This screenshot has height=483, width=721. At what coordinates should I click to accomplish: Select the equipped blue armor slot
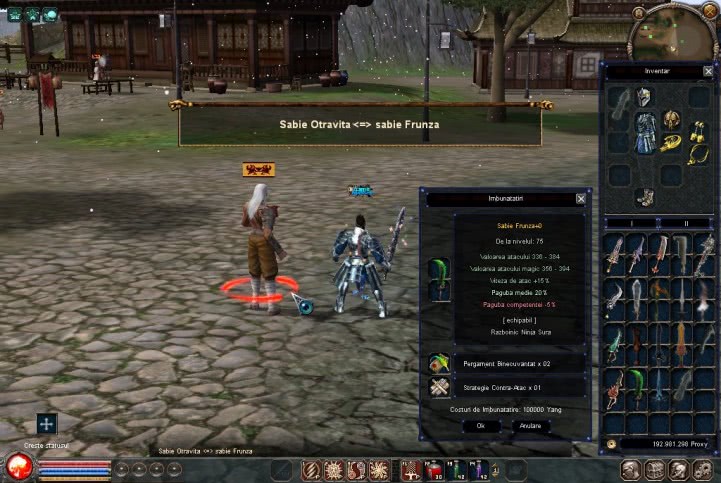(x=646, y=132)
